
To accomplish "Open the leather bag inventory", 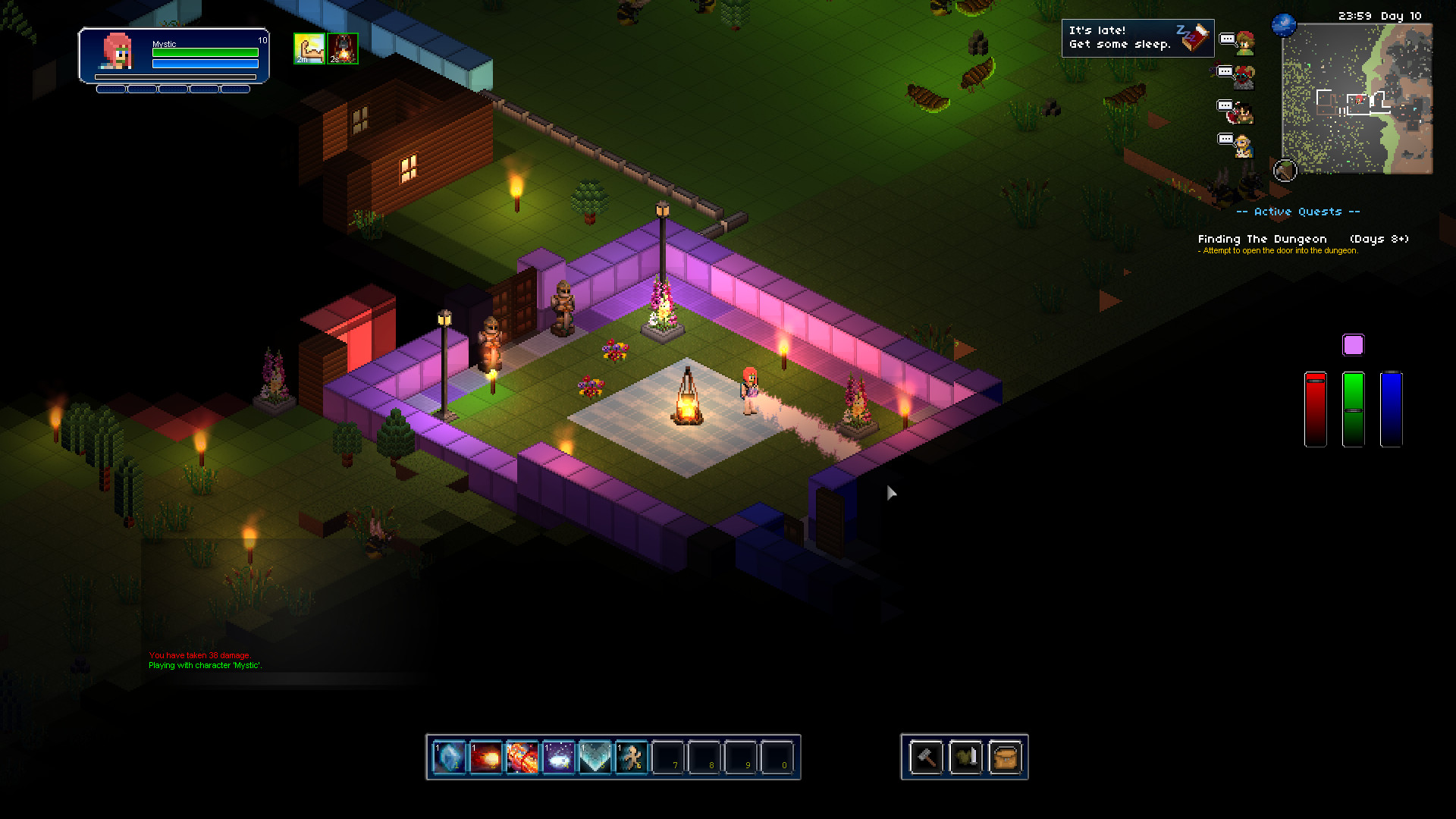I will click(1005, 757).
